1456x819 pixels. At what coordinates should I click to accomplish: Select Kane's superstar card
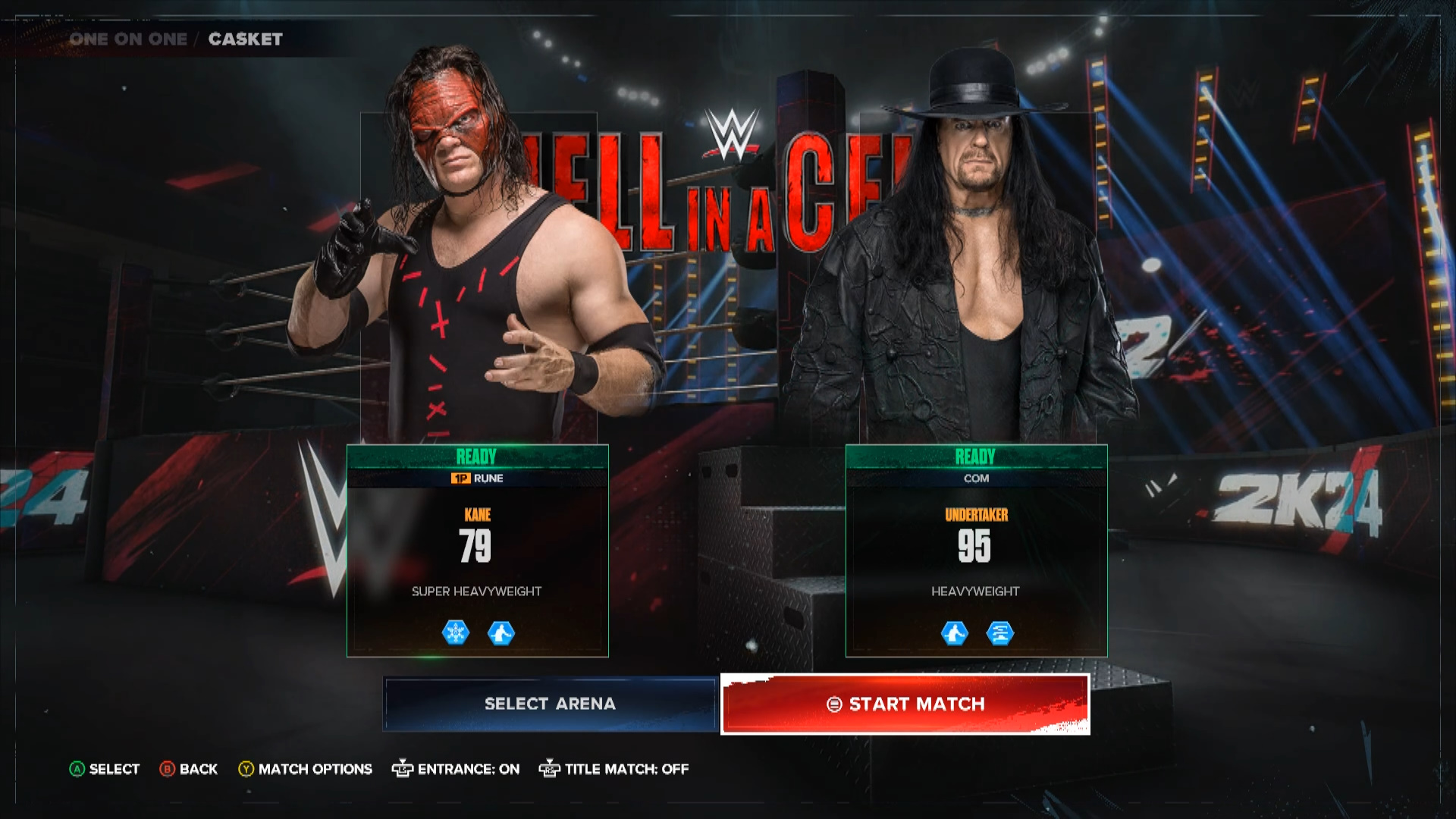[x=477, y=550]
